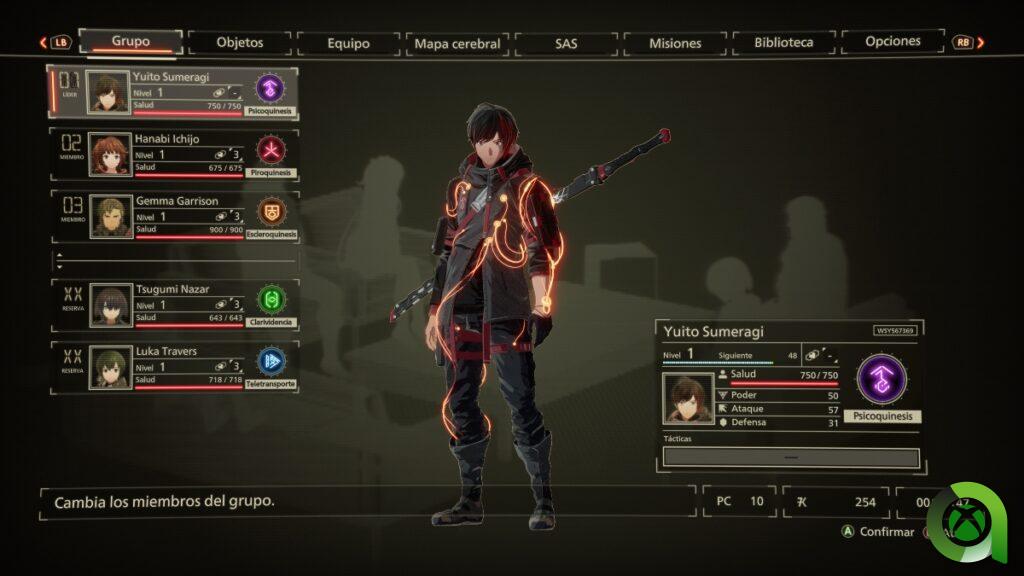Switch to the Grupo tab

click(131, 42)
